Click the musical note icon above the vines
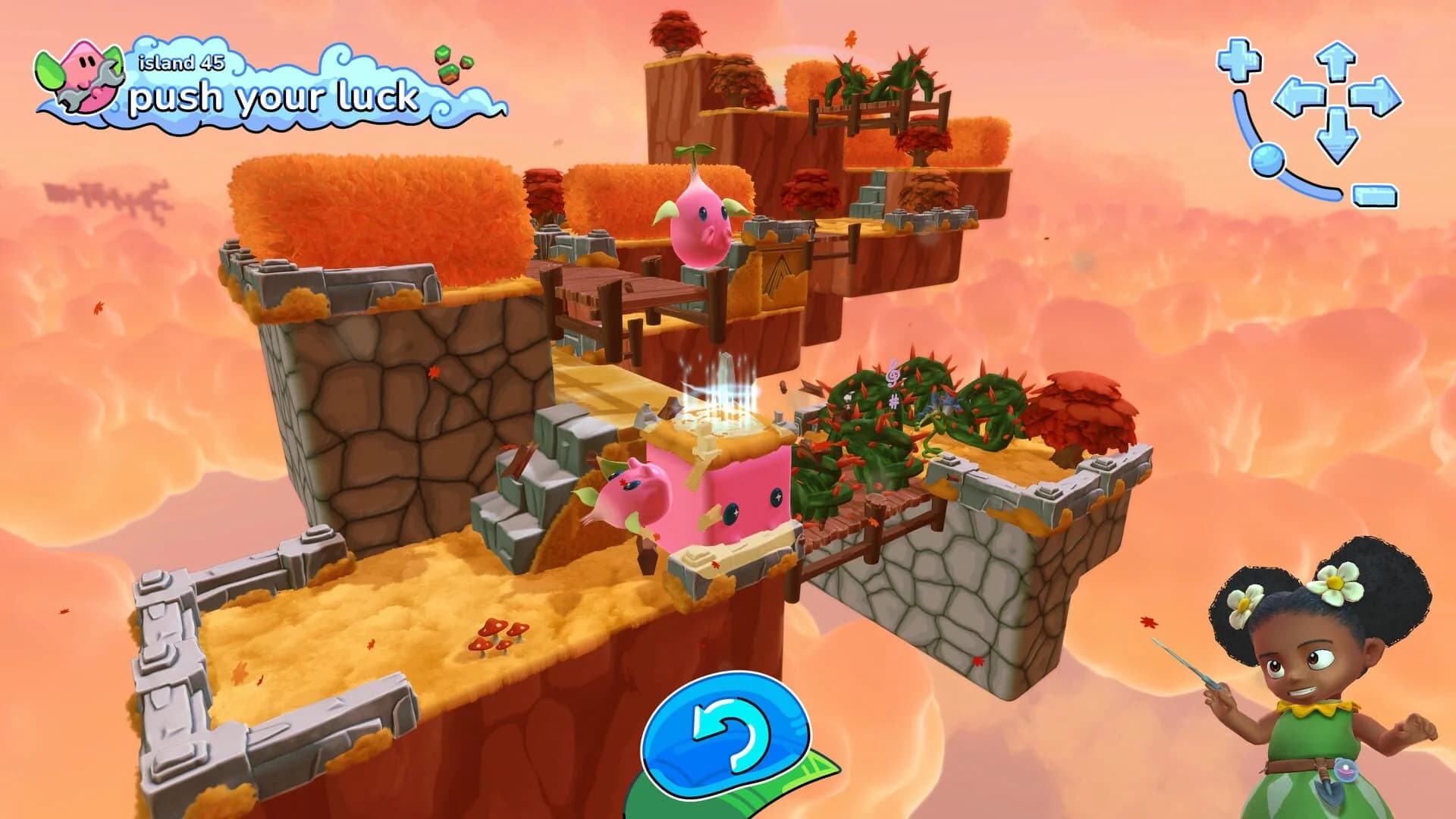 coord(892,374)
